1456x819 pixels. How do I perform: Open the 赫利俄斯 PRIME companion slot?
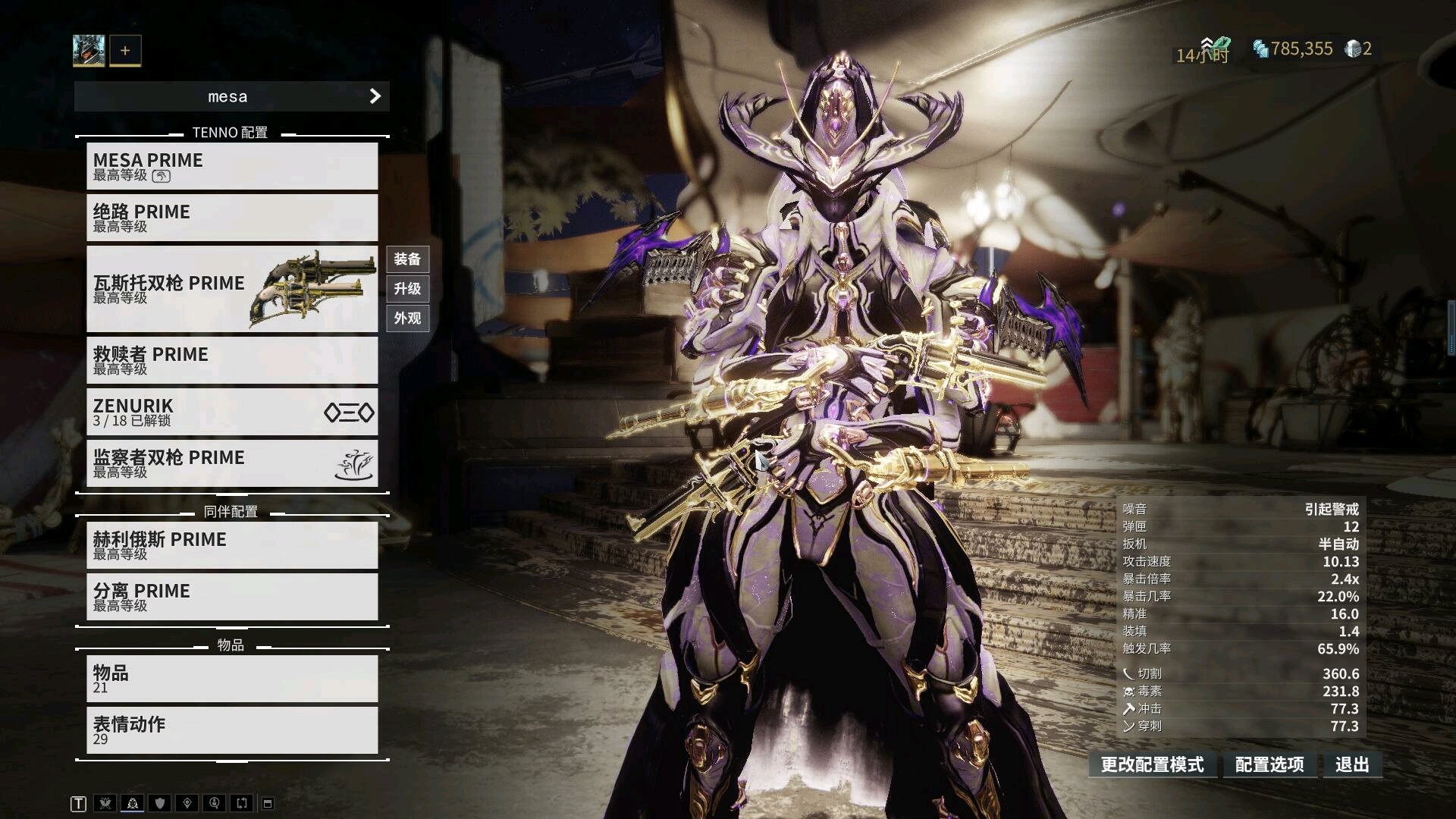point(231,545)
